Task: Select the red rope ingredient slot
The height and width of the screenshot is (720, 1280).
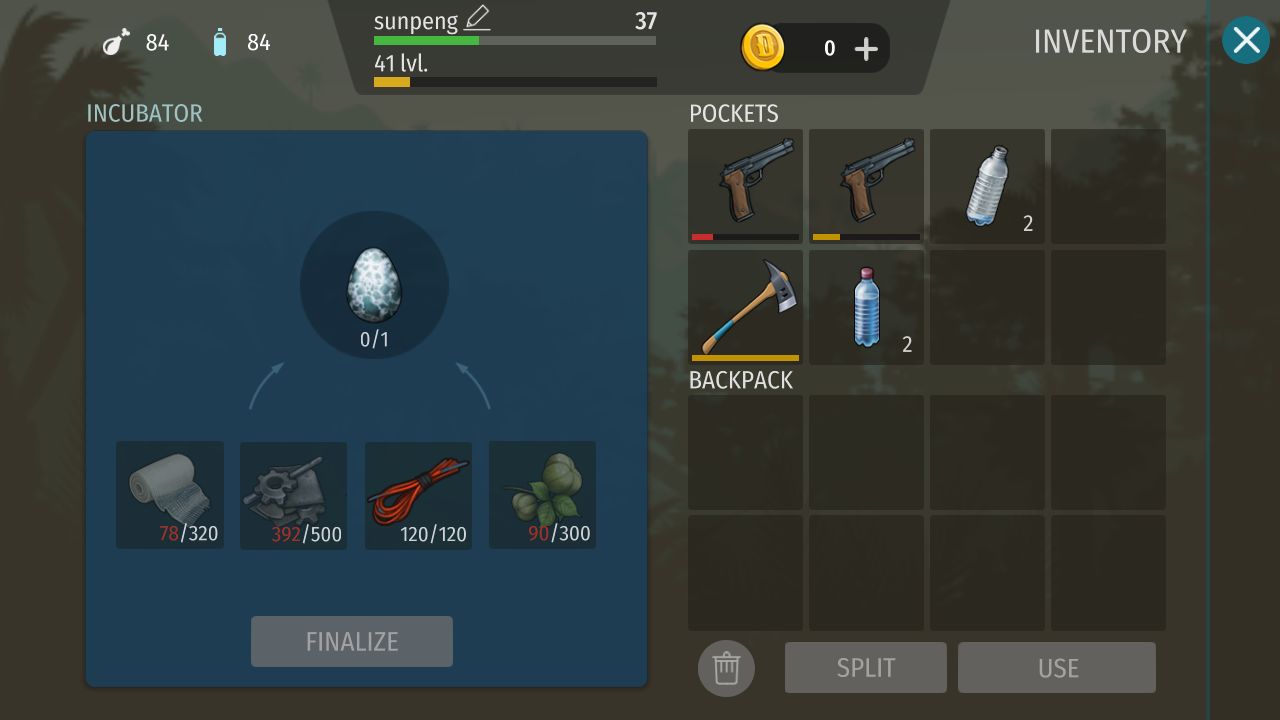Action: click(x=418, y=495)
